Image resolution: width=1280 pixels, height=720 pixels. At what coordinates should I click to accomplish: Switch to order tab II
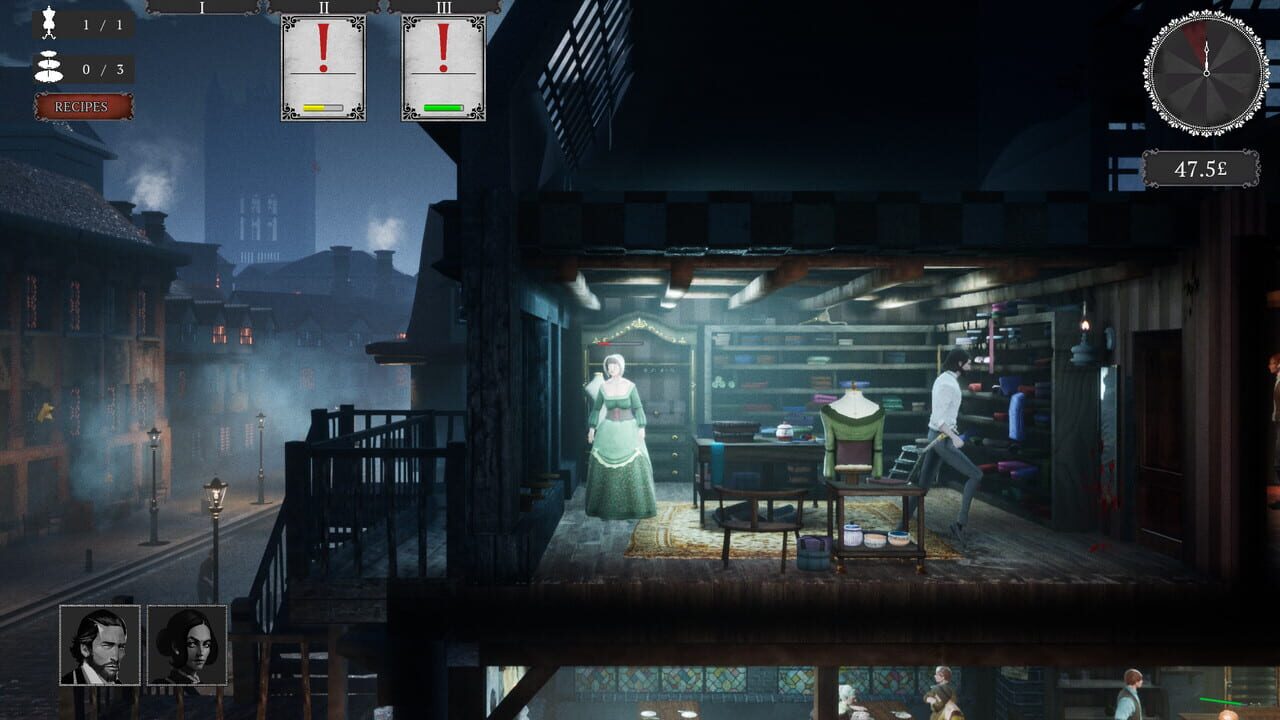pyautogui.click(x=322, y=8)
